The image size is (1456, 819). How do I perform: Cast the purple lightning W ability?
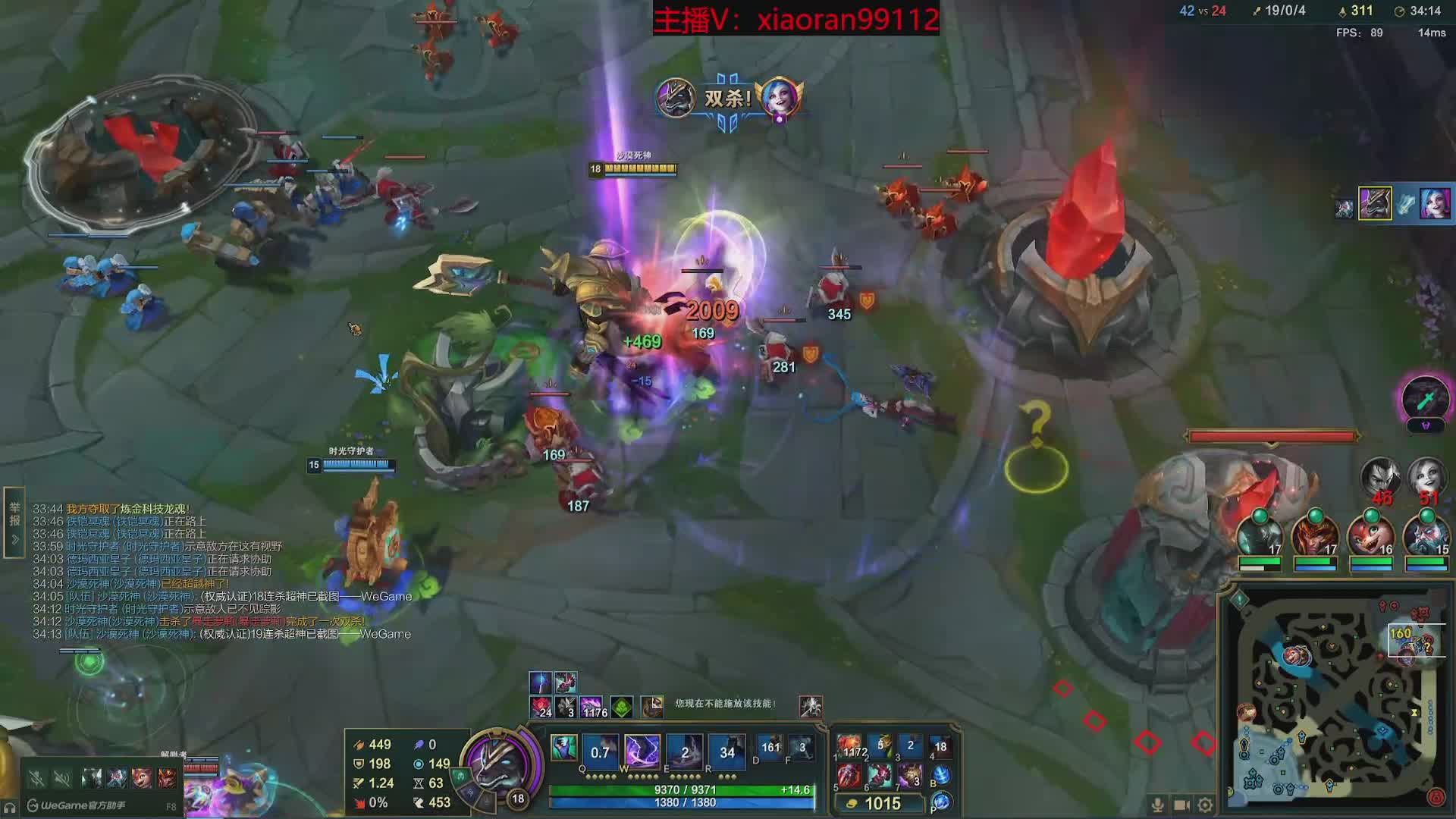coord(642,752)
